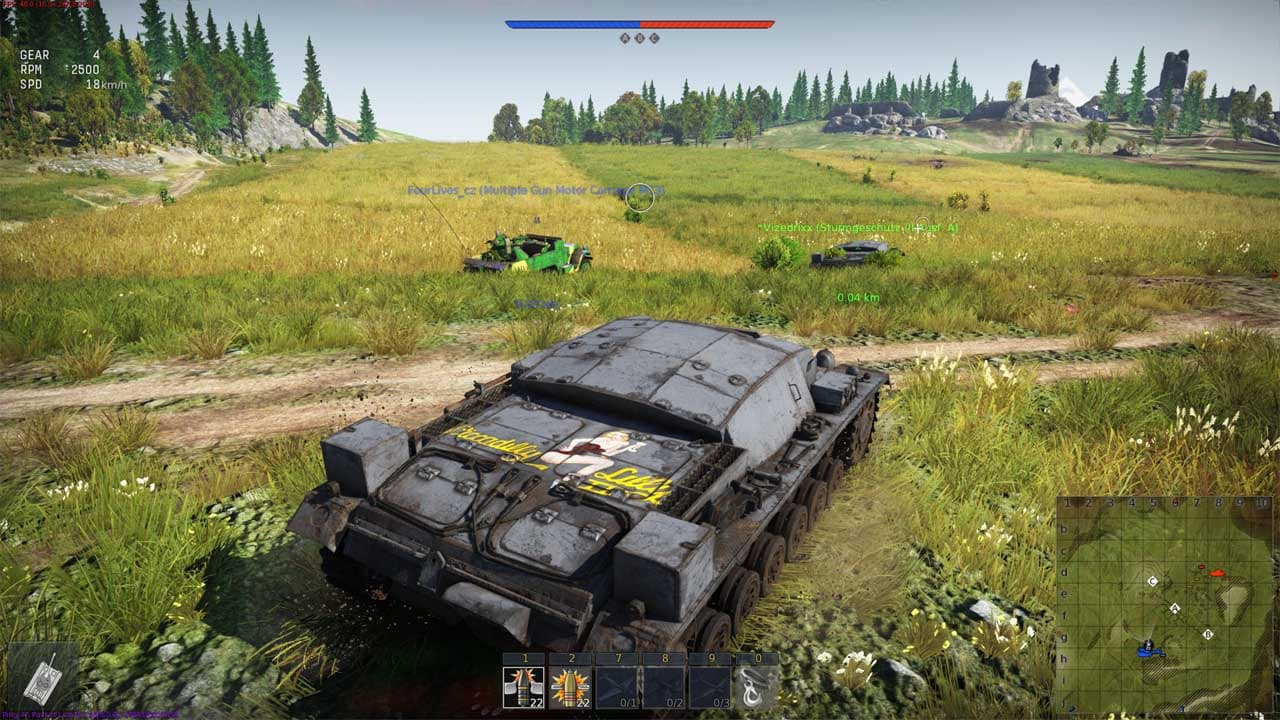Click capture point B marker at top
Image resolution: width=1280 pixels, height=720 pixels.
point(641,38)
